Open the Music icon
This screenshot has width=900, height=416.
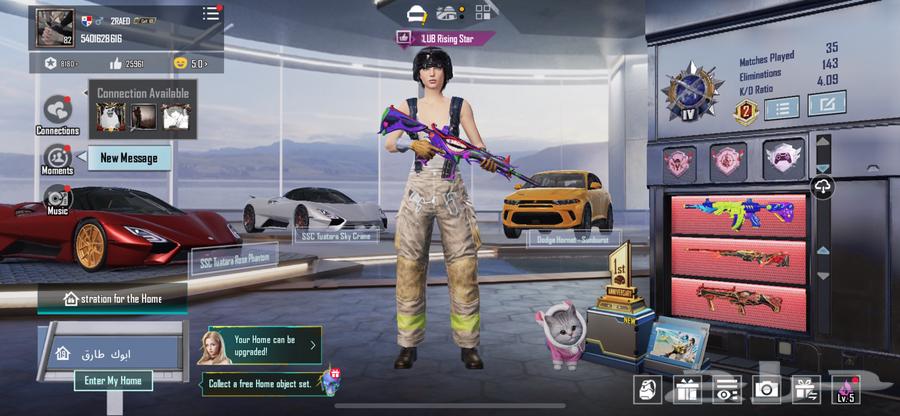57,198
